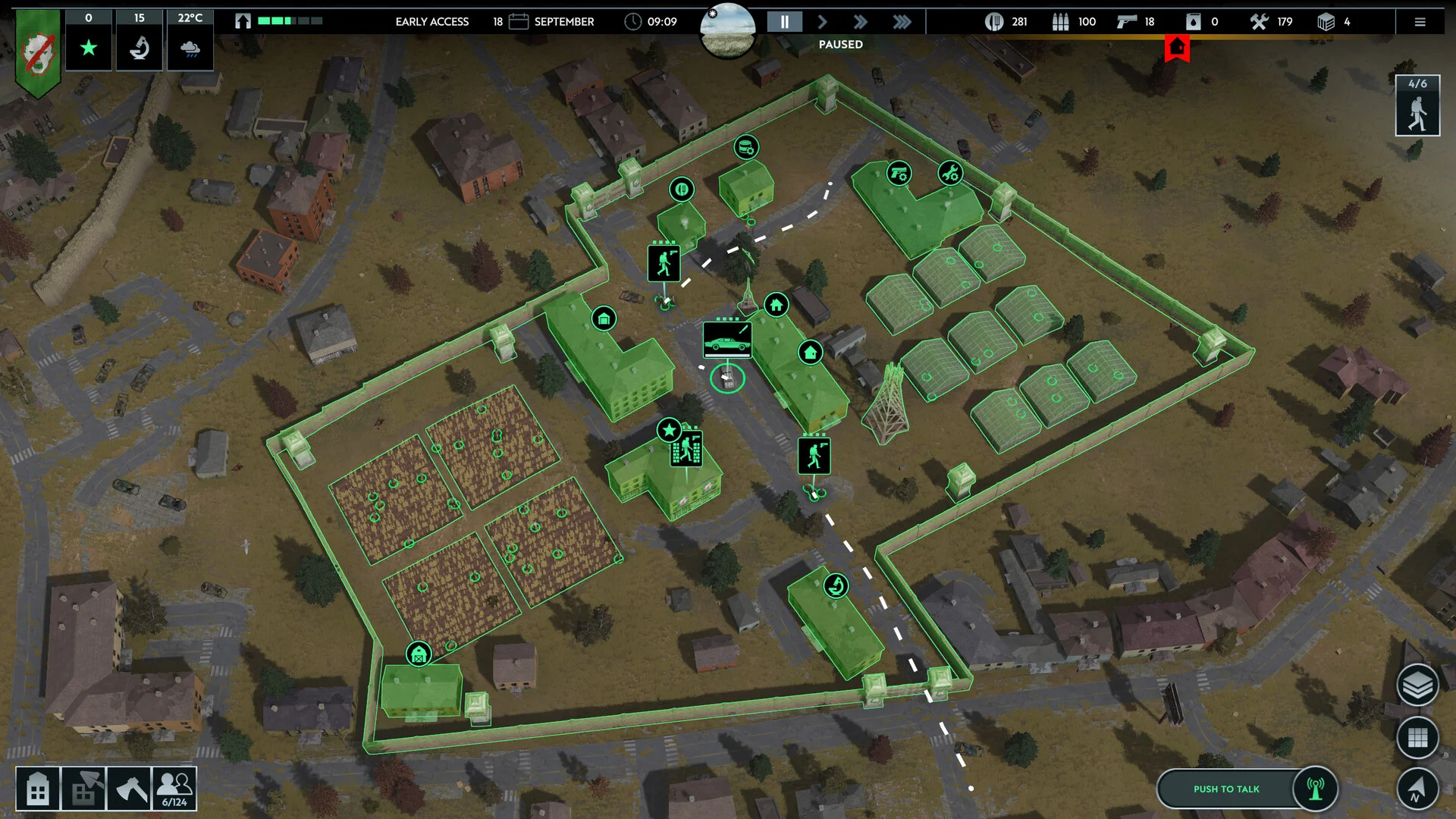
Task: Set game speed to normal single arrow
Action: coord(823,22)
